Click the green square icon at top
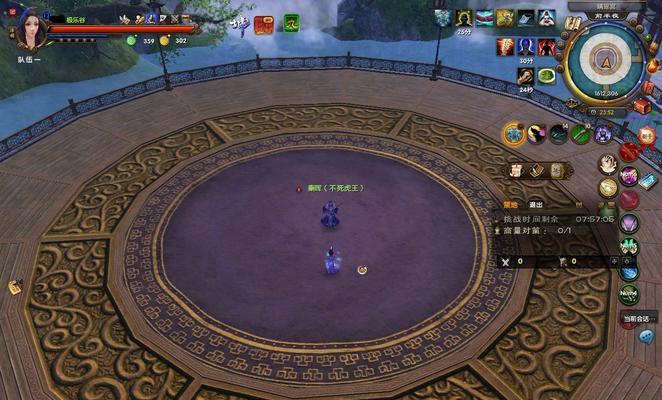The width and height of the screenshot is (662, 400). [x=291, y=23]
